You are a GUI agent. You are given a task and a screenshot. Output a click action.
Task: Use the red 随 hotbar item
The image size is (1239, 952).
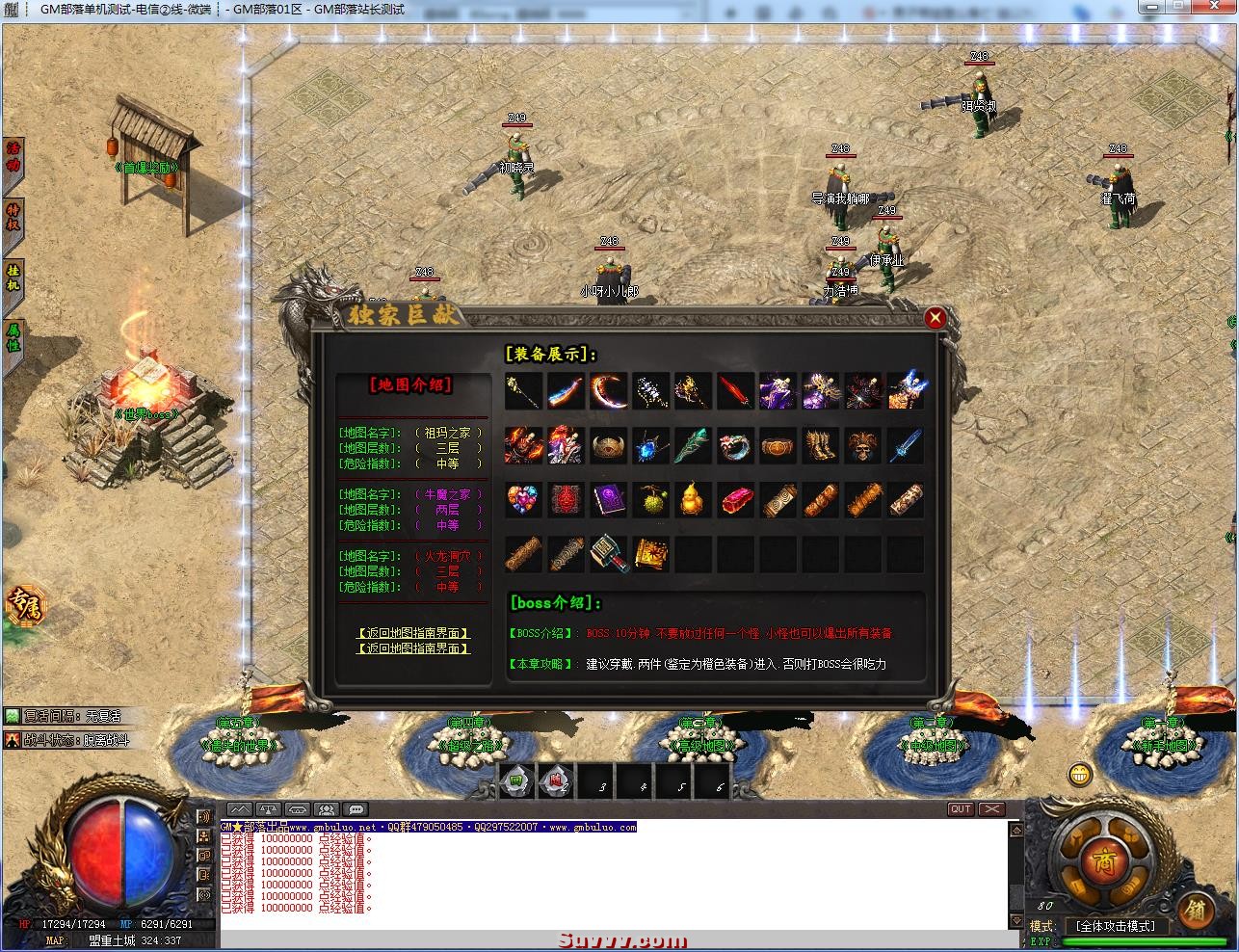click(x=556, y=782)
